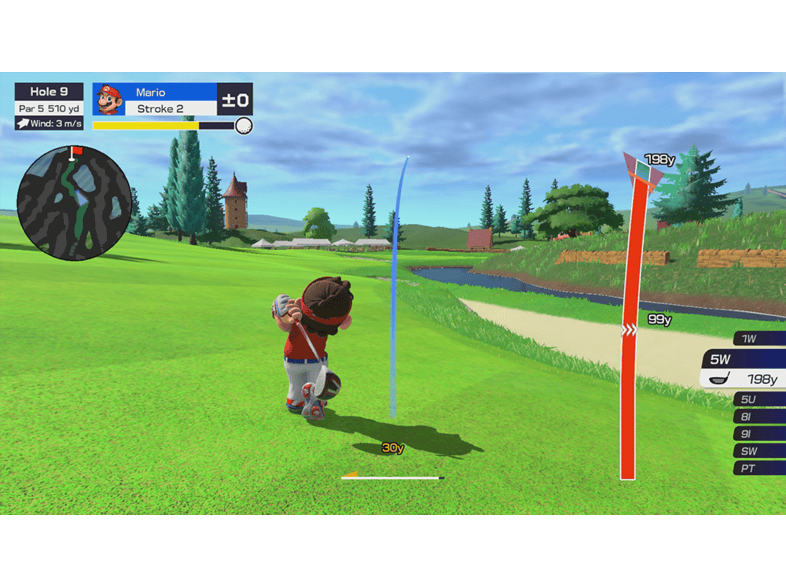This screenshot has width=786, height=587.
Task: Switch to the PT putter
Action: [758, 468]
